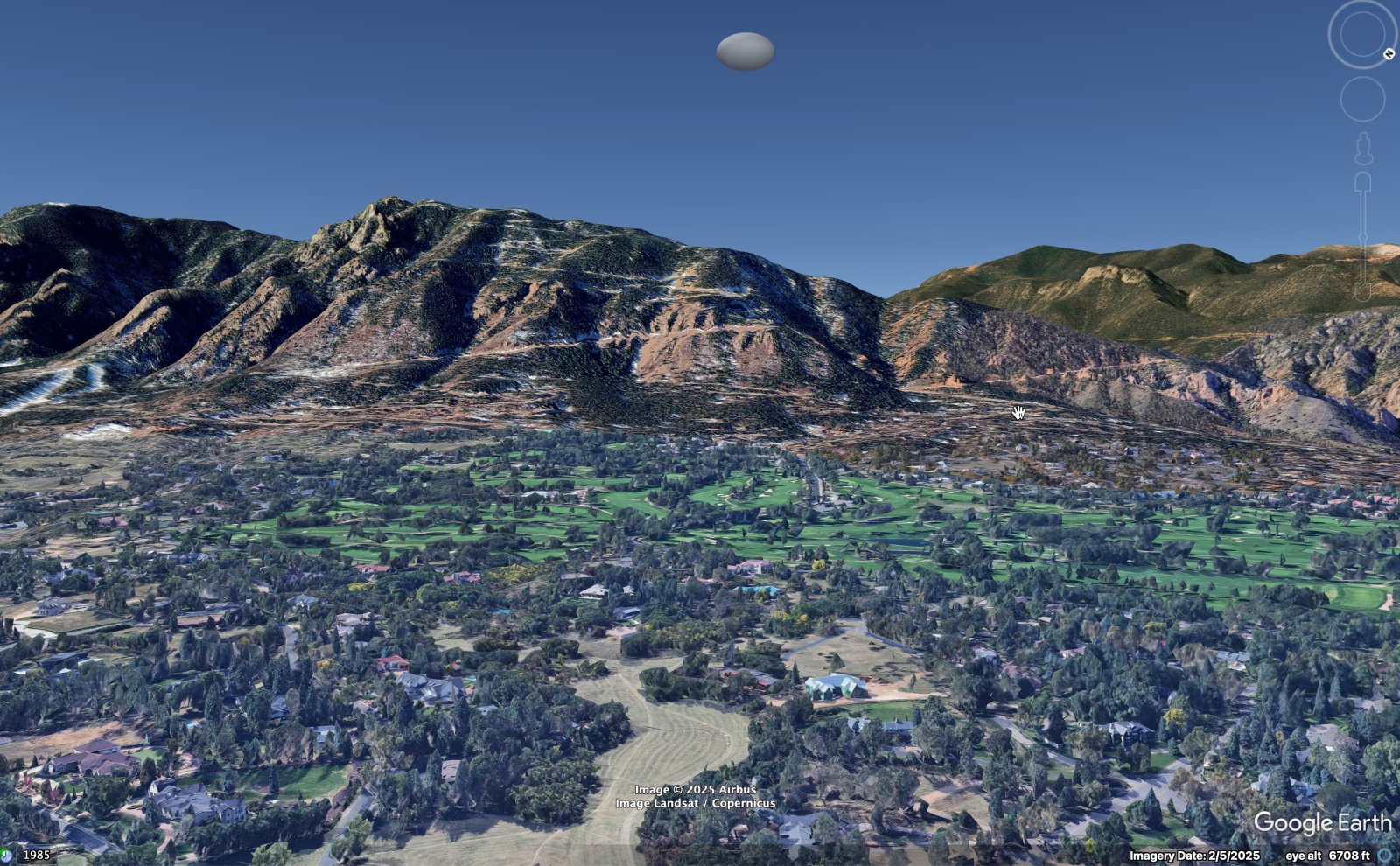Click the bottom end of the zoom slider
Image resolution: width=1400 pixels, height=866 pixels.
pyautogui.click(x=1362, y=294)
